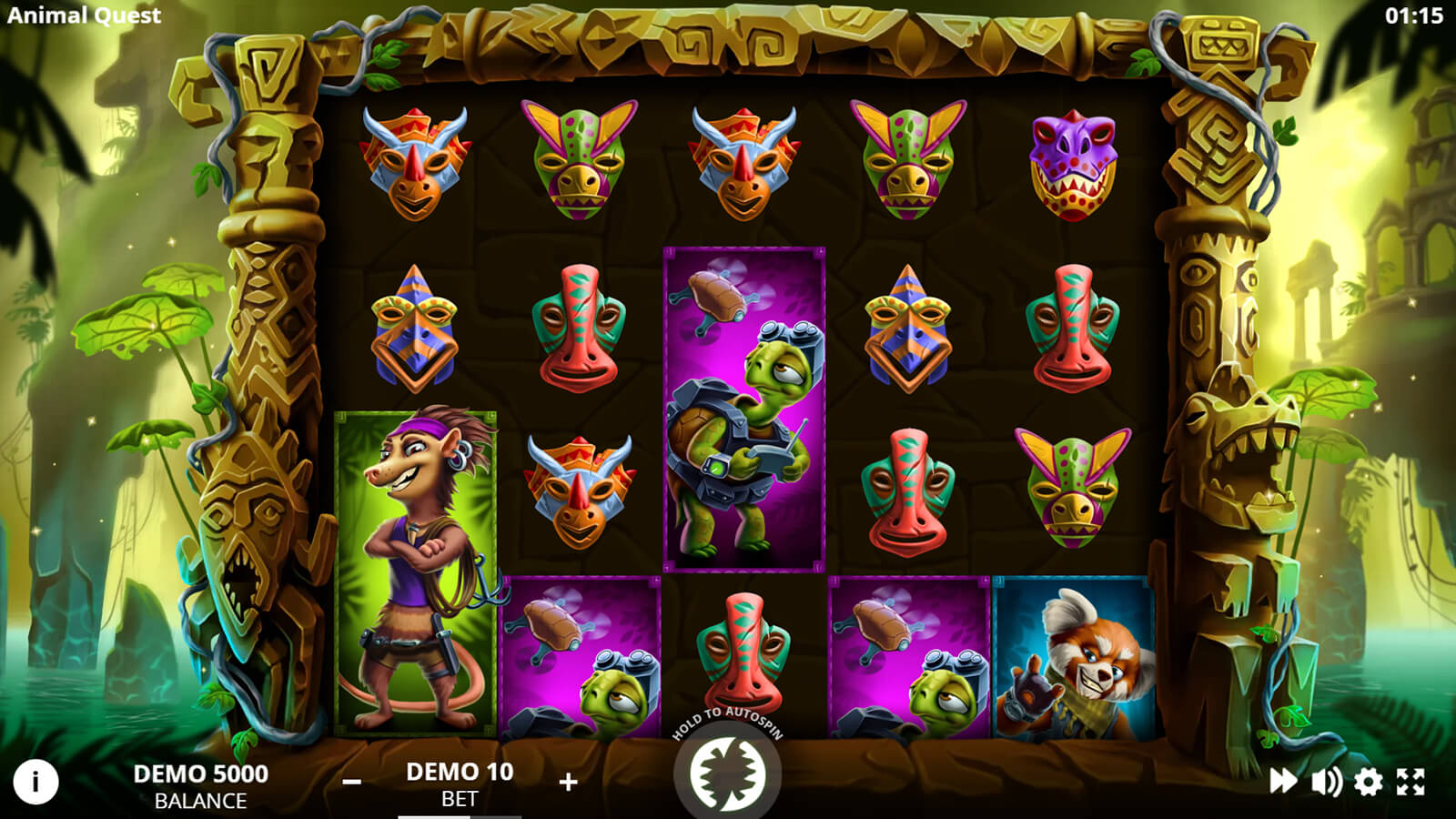
Task: Open the info paytable button
Action: (x=35, y=782)
